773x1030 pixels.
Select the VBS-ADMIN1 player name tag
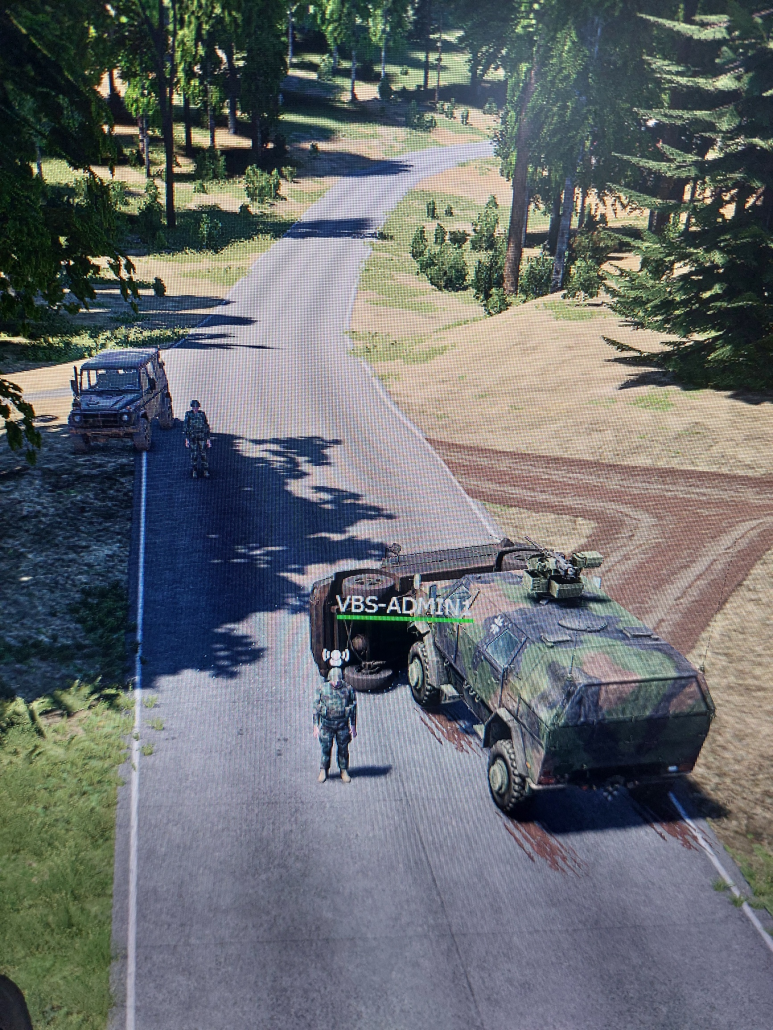point(403,605)
